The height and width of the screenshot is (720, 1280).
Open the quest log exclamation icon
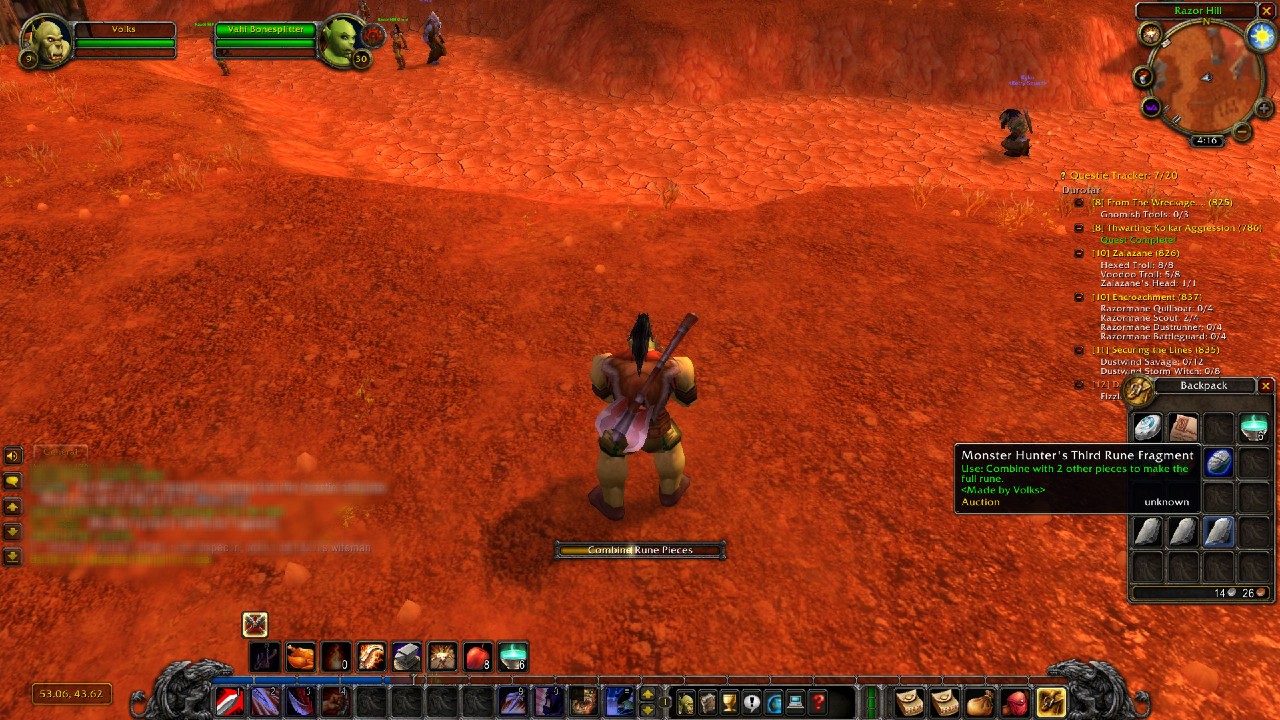click(x=750, y=702)
